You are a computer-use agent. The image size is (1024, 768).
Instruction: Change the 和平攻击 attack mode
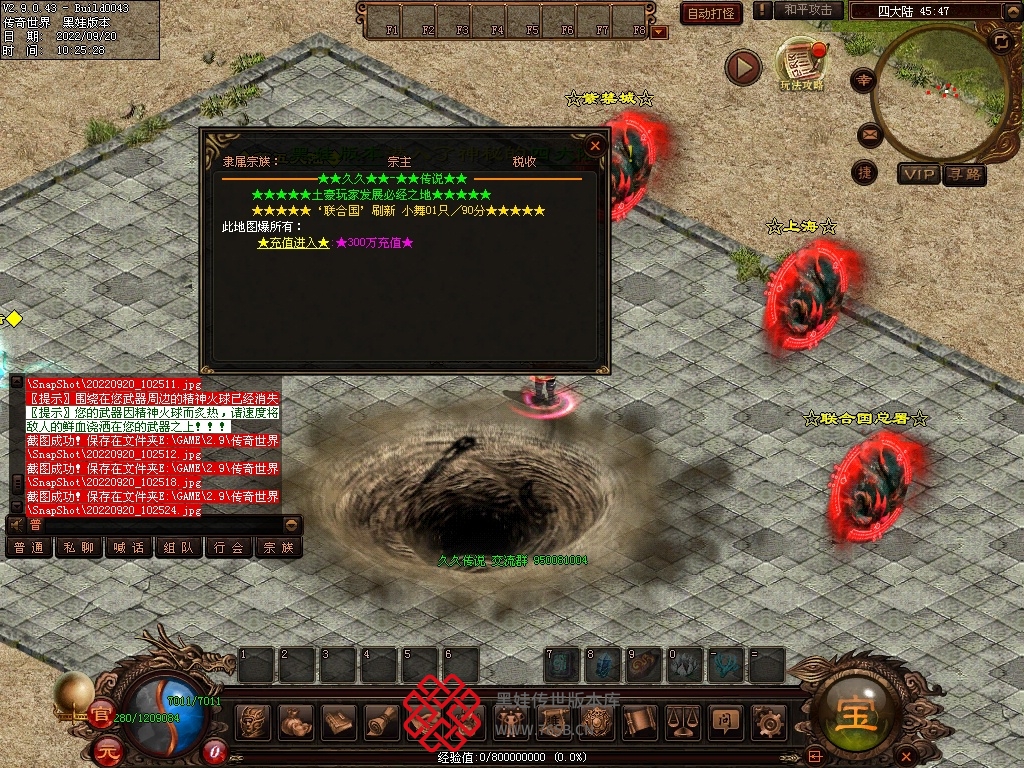coord(808,11)
